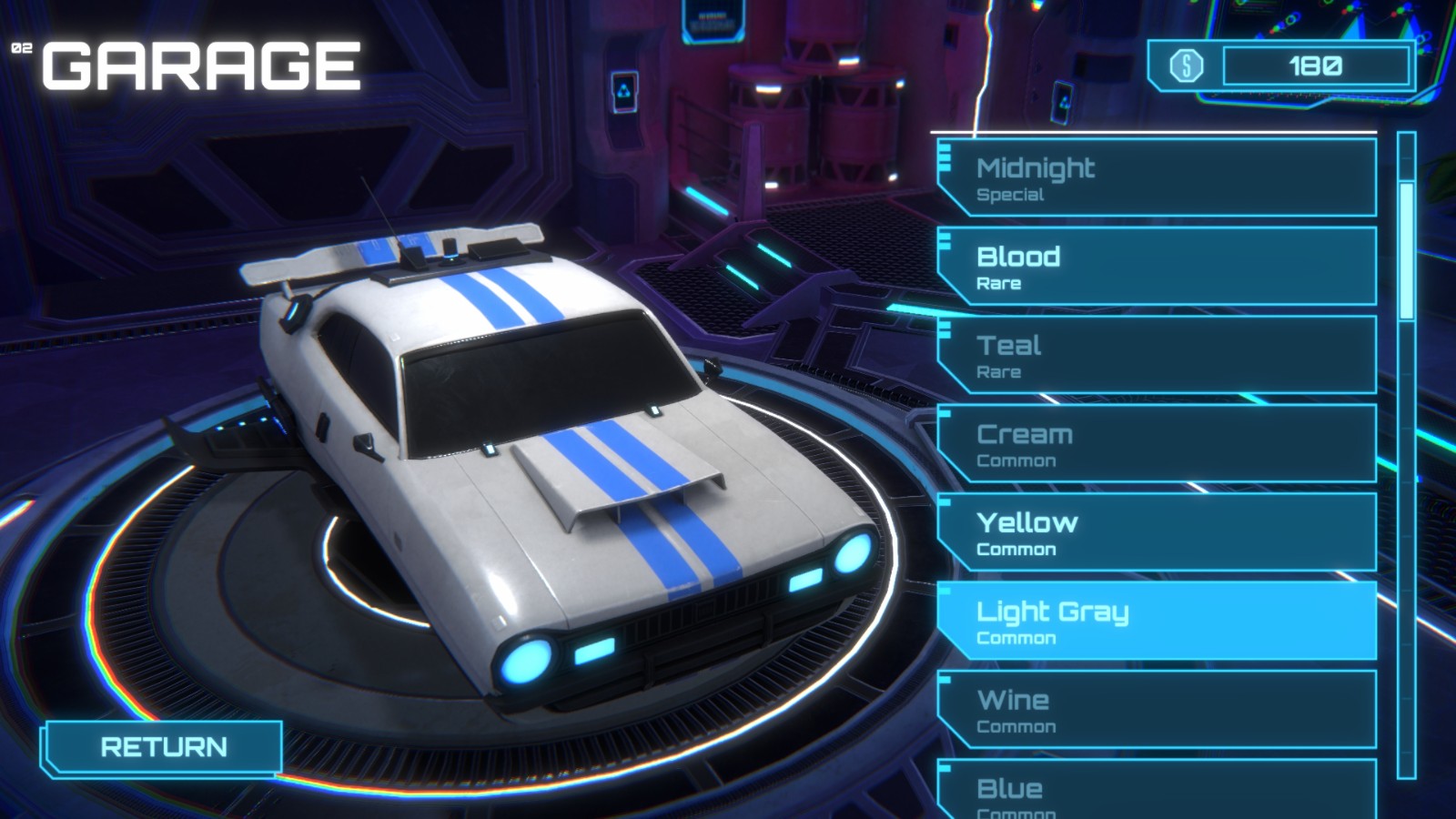Choose the Blue paint at list bottom
The height and width of the screenshot is (819, 1456).
point(1156,790)
